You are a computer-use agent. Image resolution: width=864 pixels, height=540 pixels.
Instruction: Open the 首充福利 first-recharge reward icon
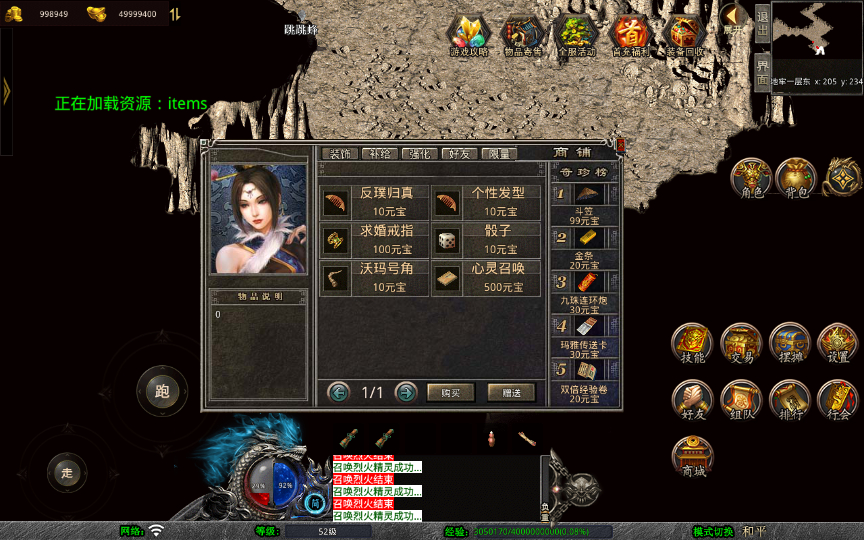click(x=630, y=35)
